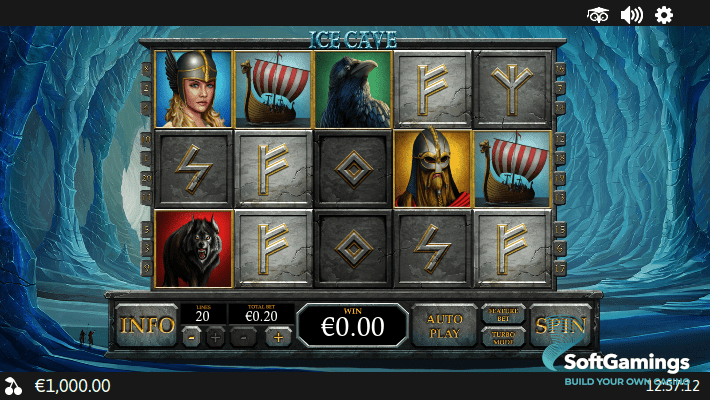Decrease the number of lines
Viewport: 710px width, 400px height.
(x=192, y=337)
